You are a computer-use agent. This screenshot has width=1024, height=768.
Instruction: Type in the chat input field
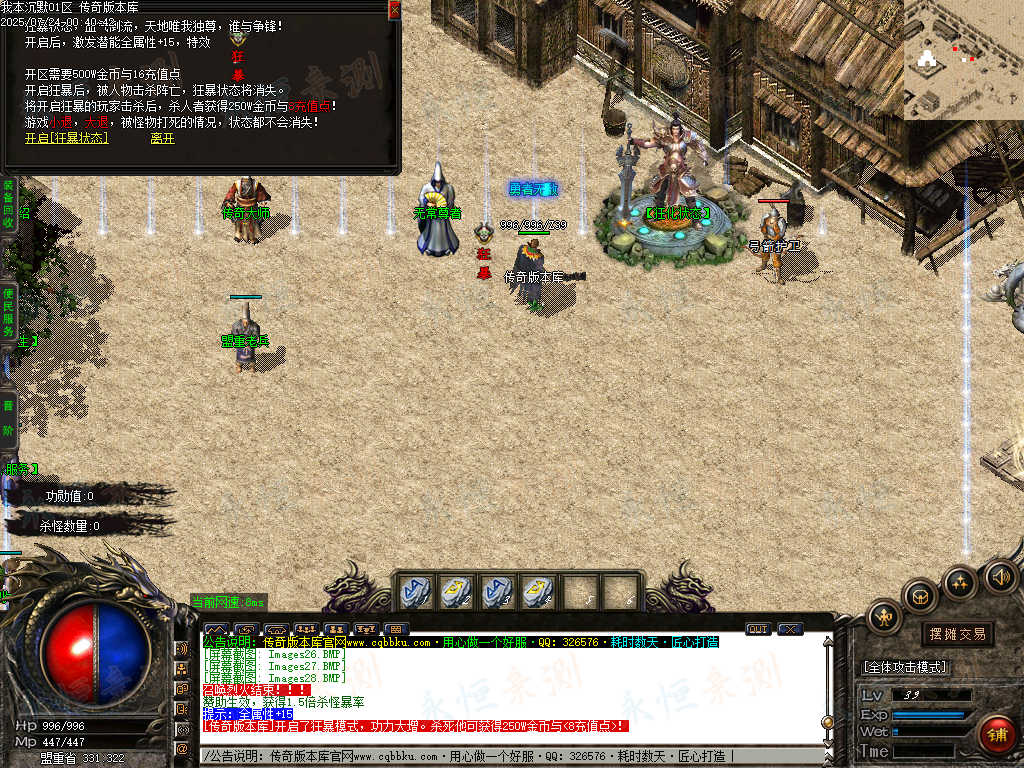tap(500, 757)
